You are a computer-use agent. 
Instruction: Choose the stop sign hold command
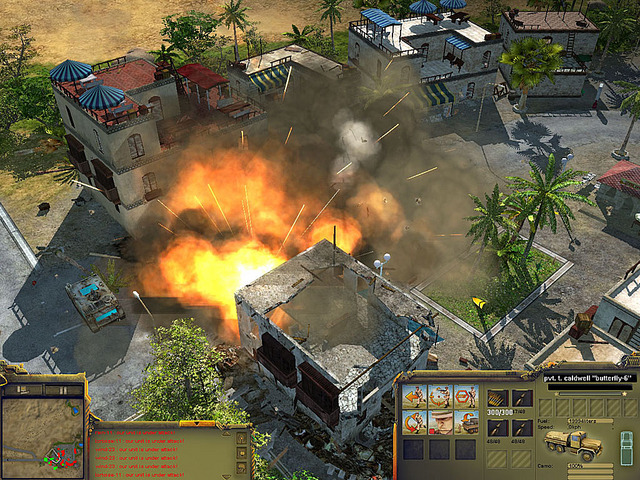(465, 396)
